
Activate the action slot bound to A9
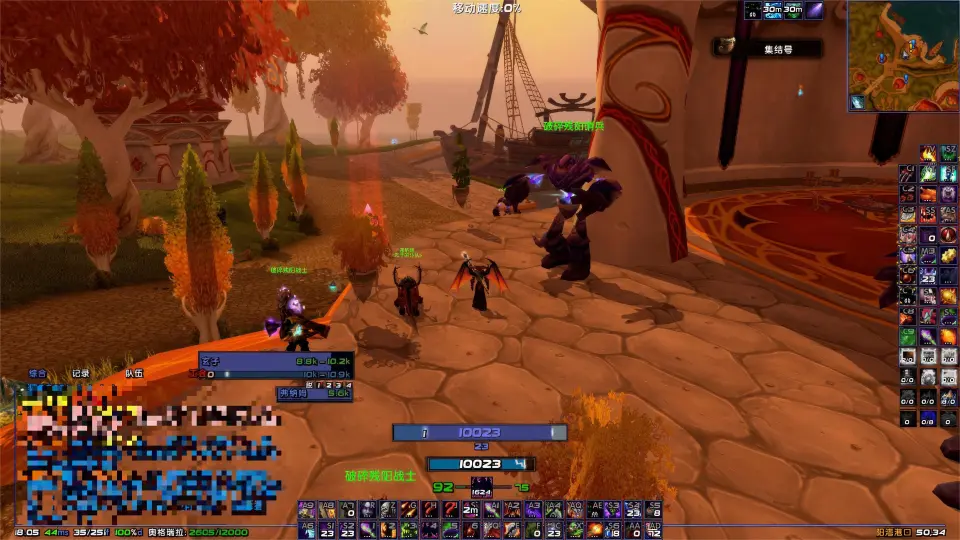click(x=306, y=509)
